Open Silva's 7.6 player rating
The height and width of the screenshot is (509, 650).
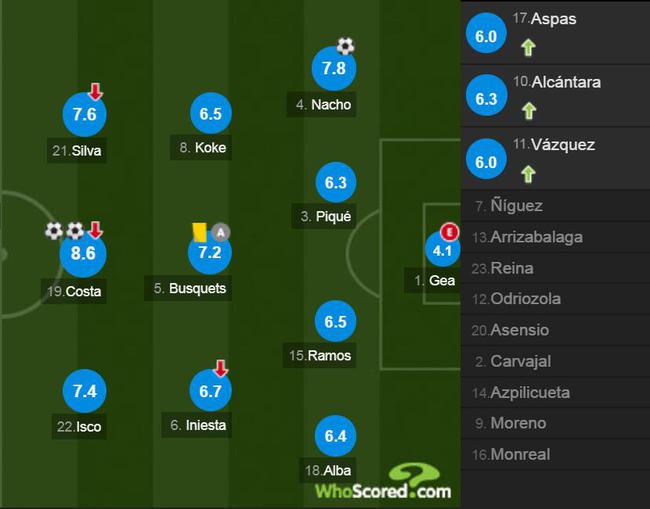pyautogui.click(x=83, y=115)
